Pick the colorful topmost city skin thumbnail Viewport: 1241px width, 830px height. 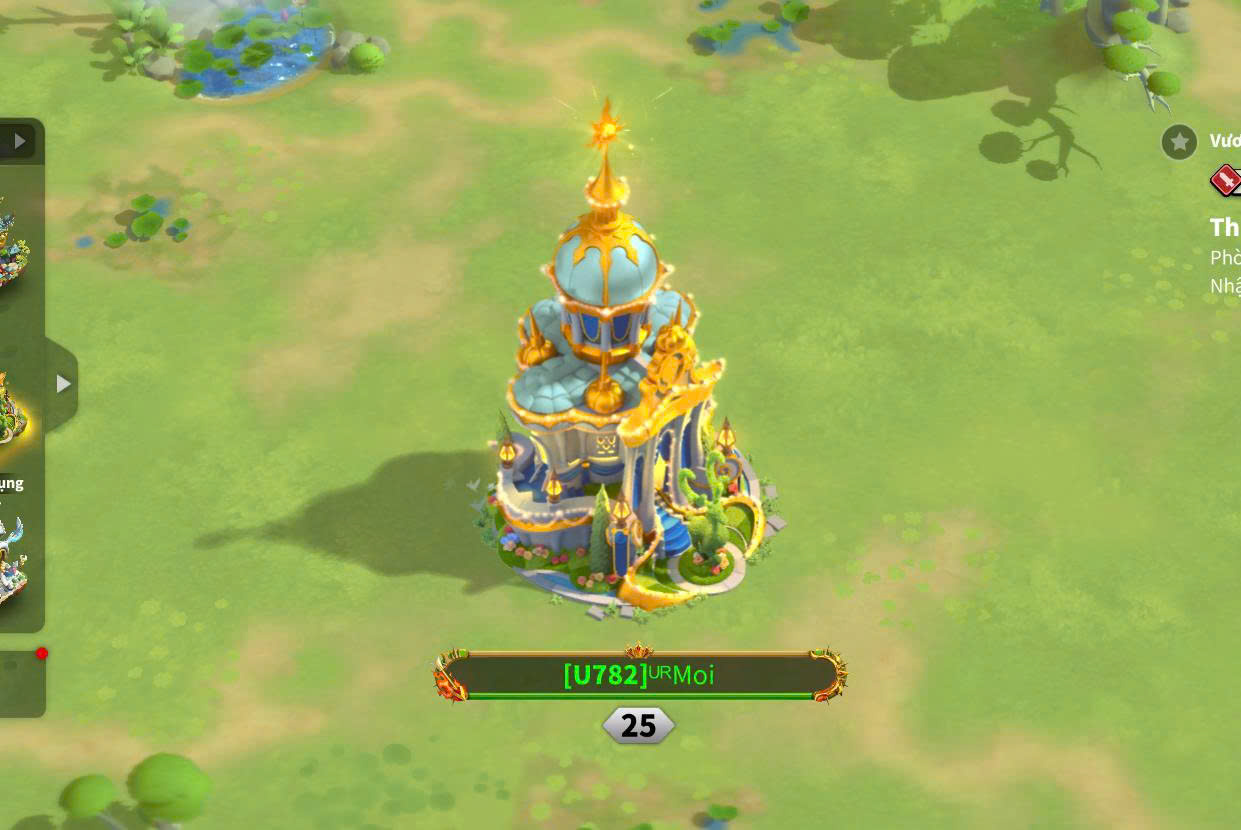click(13, 240)
